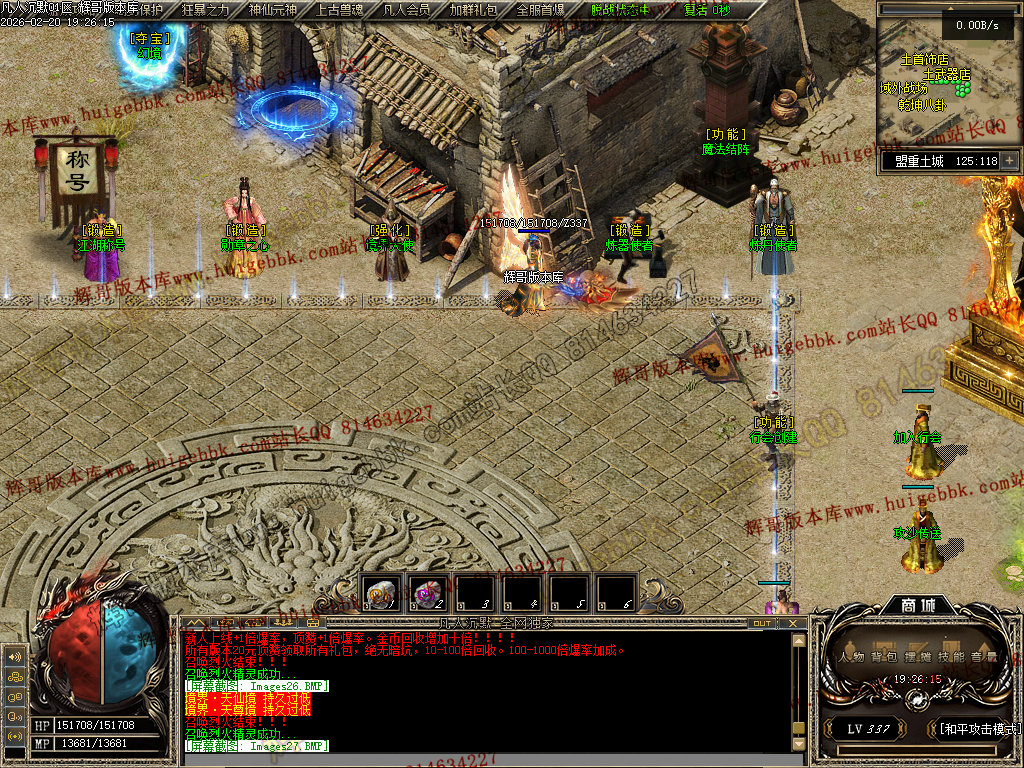Click the 脱战状态中 status button
The image size is (1024, 768).
pyautogui.click(x=620, y=10)
